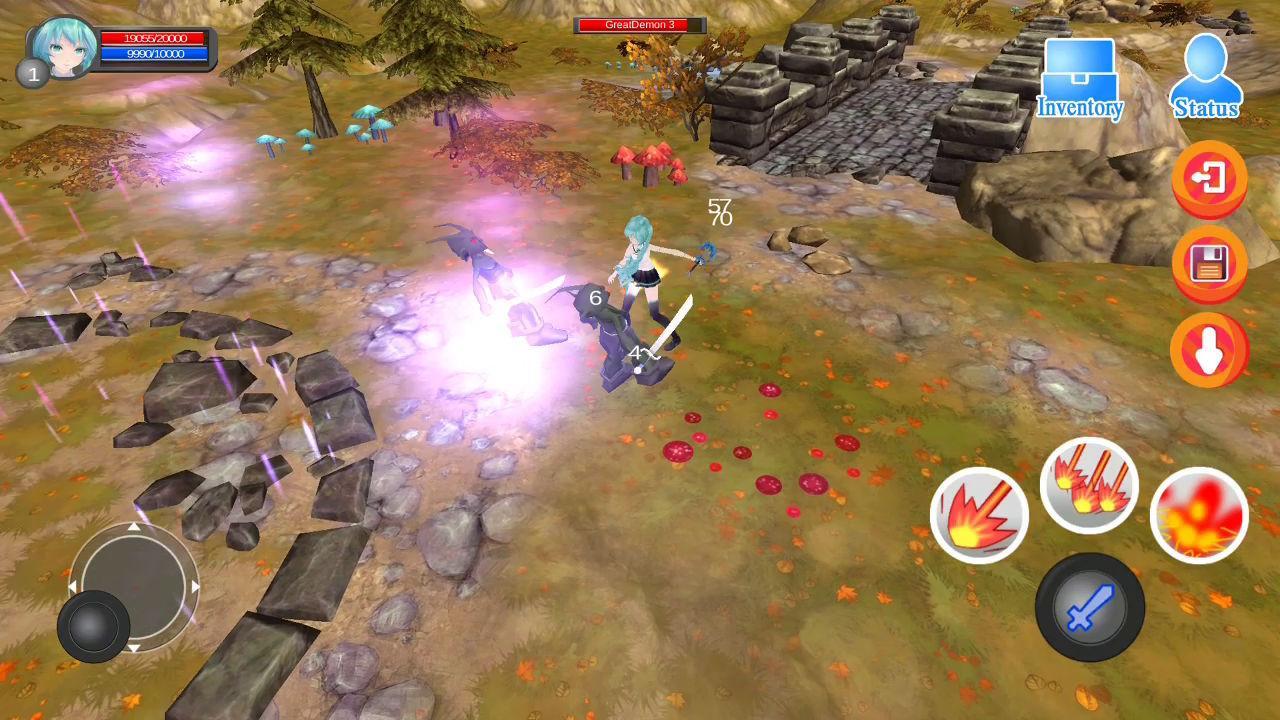
Task: Open the Status panel via its label
Action: pyautogui.click(x=1207, y=108)
